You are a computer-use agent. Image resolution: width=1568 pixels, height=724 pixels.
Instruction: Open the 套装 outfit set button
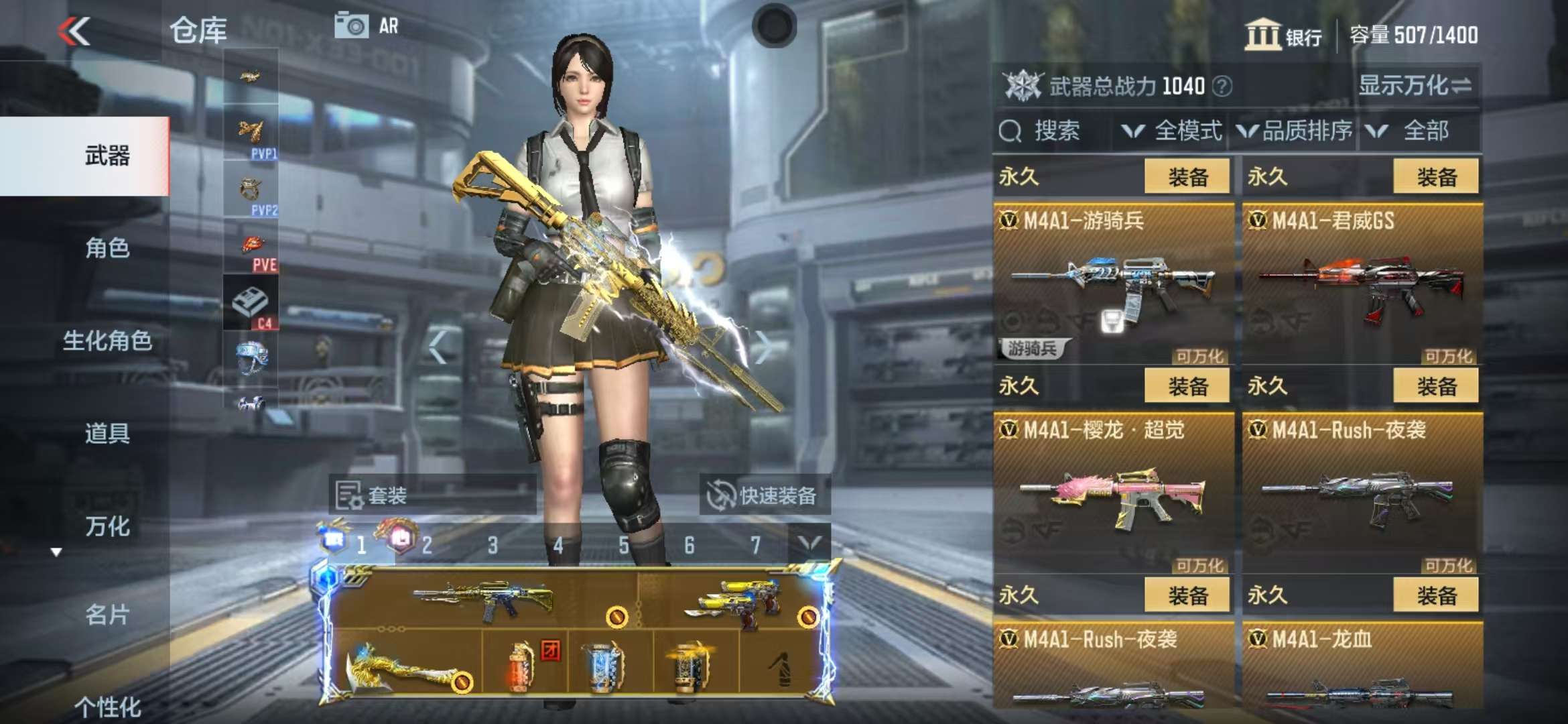click(432, 495)
